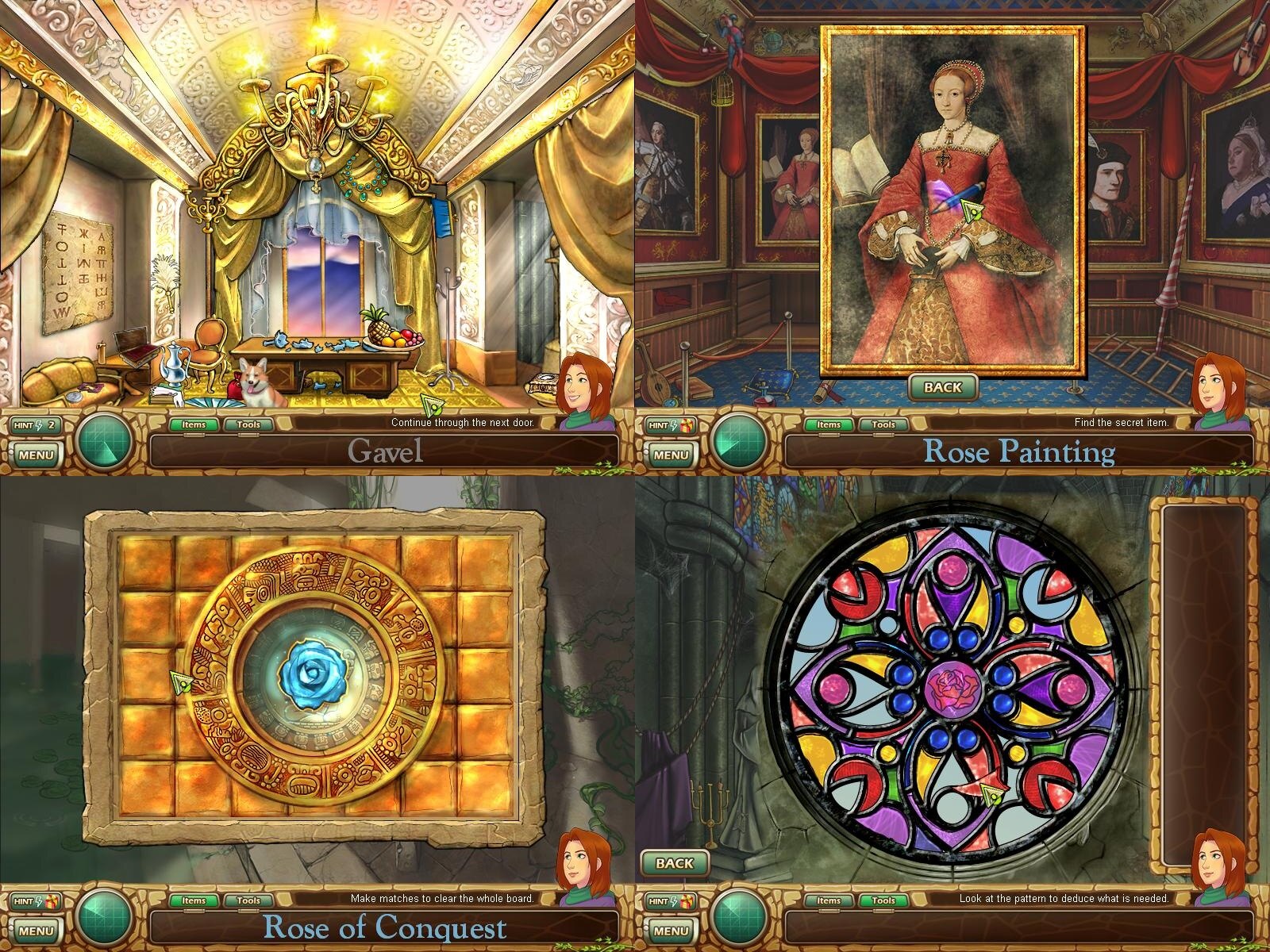Switch to Tools on the Rose Painting screen
Image resolution: width=1270 pixels, height=952 pixels.
883,424
